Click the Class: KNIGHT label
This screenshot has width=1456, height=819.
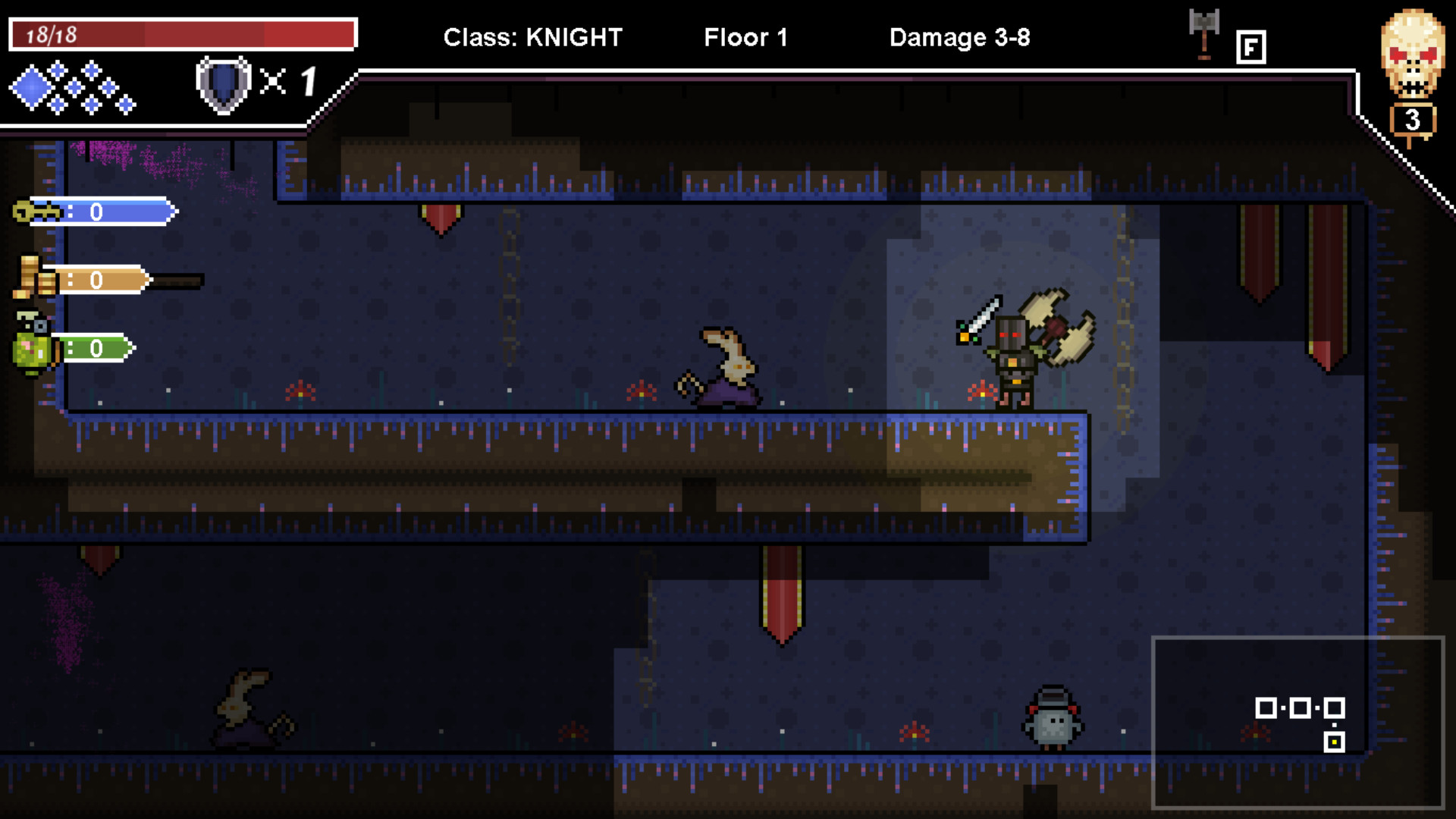tap(533, 36)
